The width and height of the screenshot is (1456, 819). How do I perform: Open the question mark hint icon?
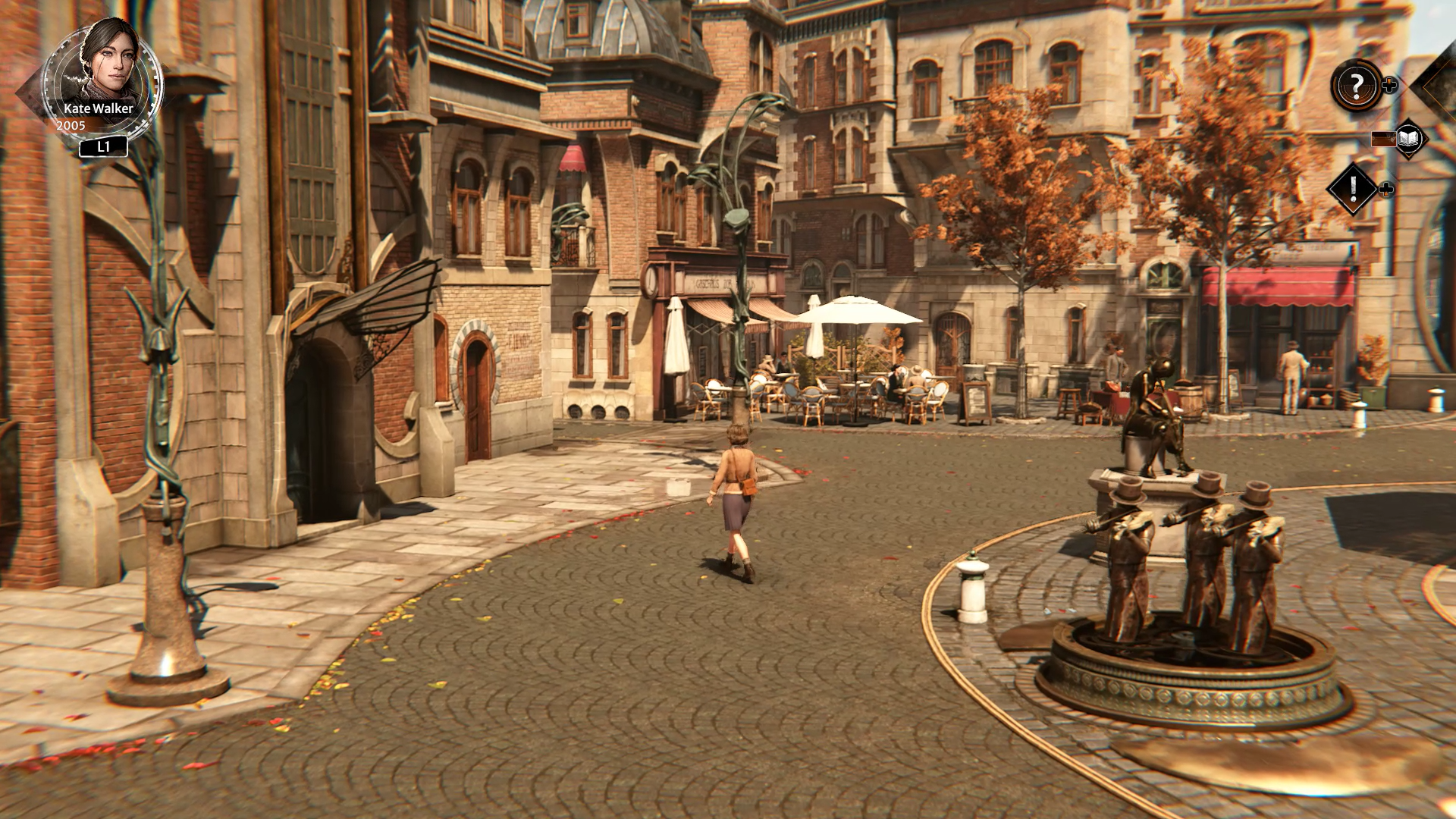[1357, 85]
